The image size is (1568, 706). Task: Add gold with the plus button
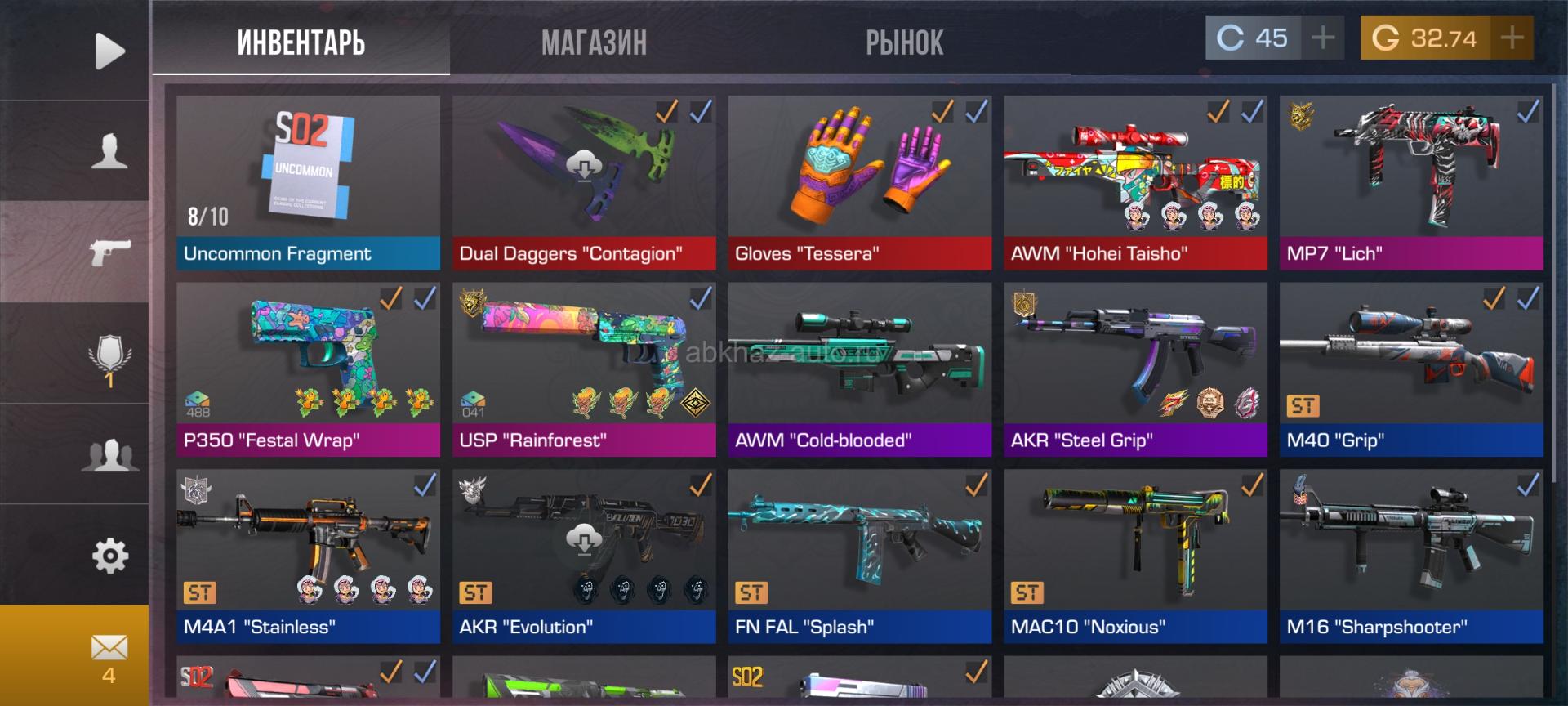pos(1512,38)
